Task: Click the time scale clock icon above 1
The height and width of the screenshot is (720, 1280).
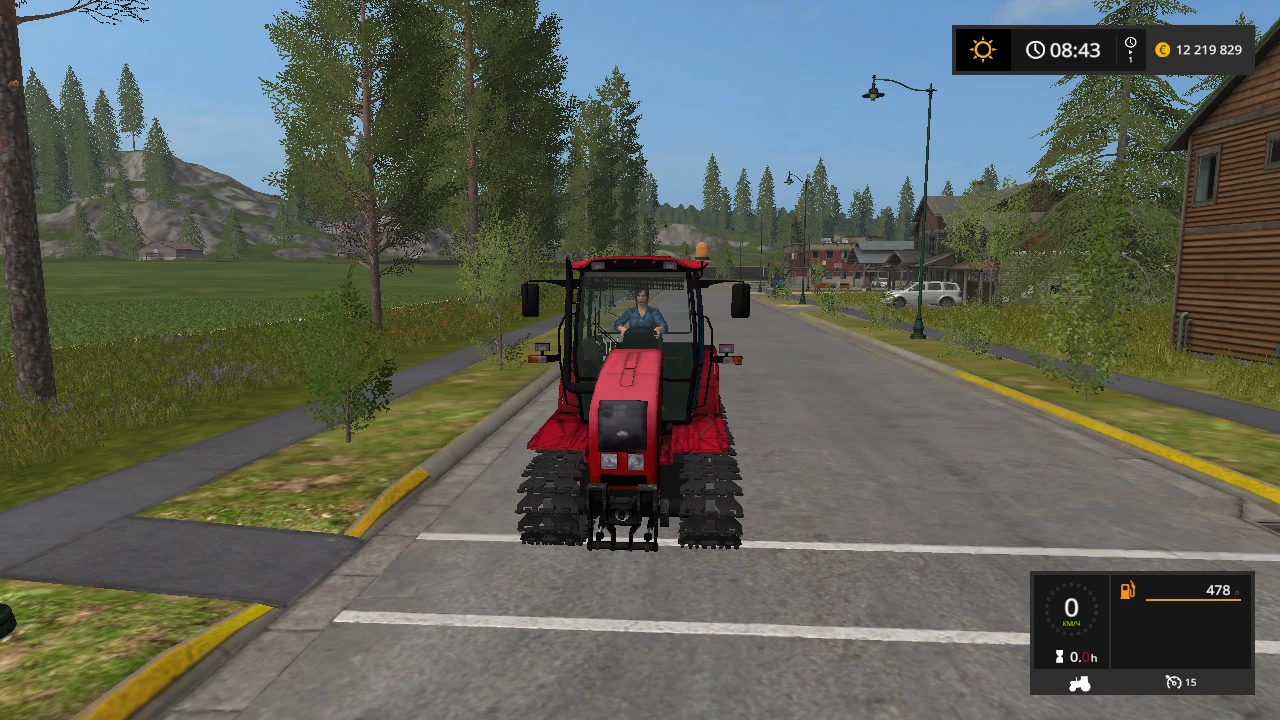Action: coord(1130,43)
